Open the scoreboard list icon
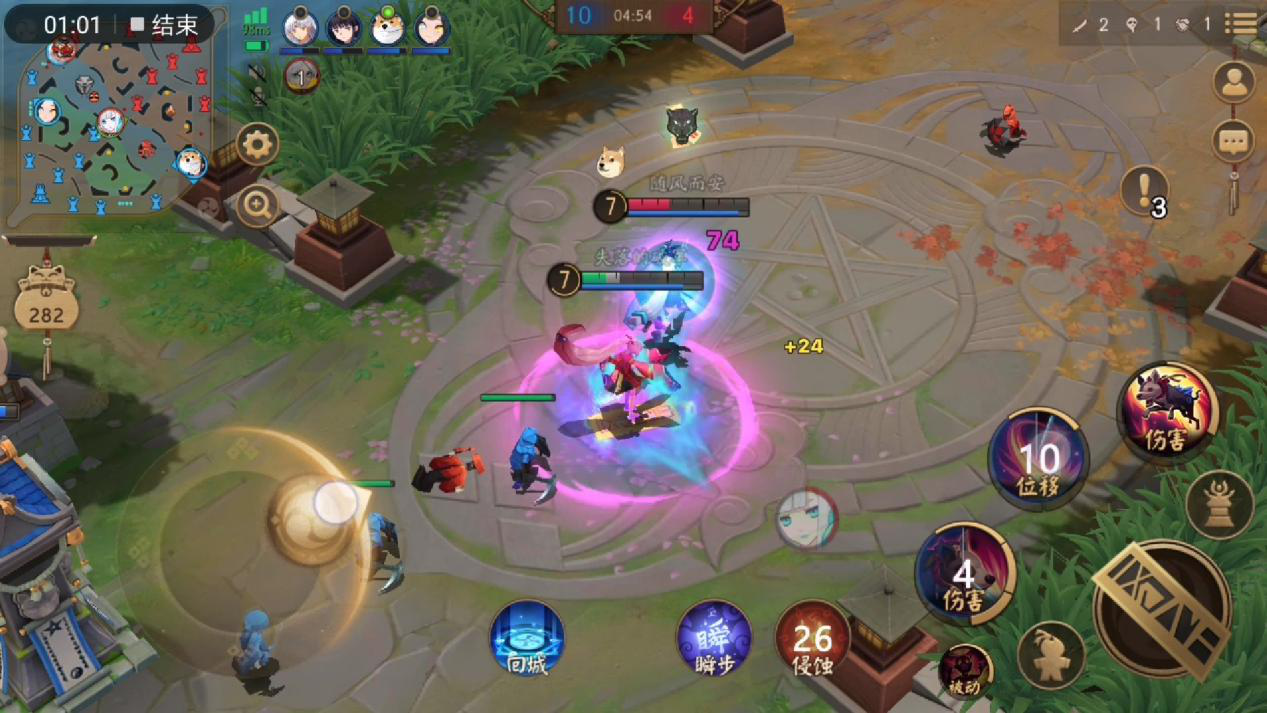This screenshot has width=1267, height=713. [x=1242, y=24]
